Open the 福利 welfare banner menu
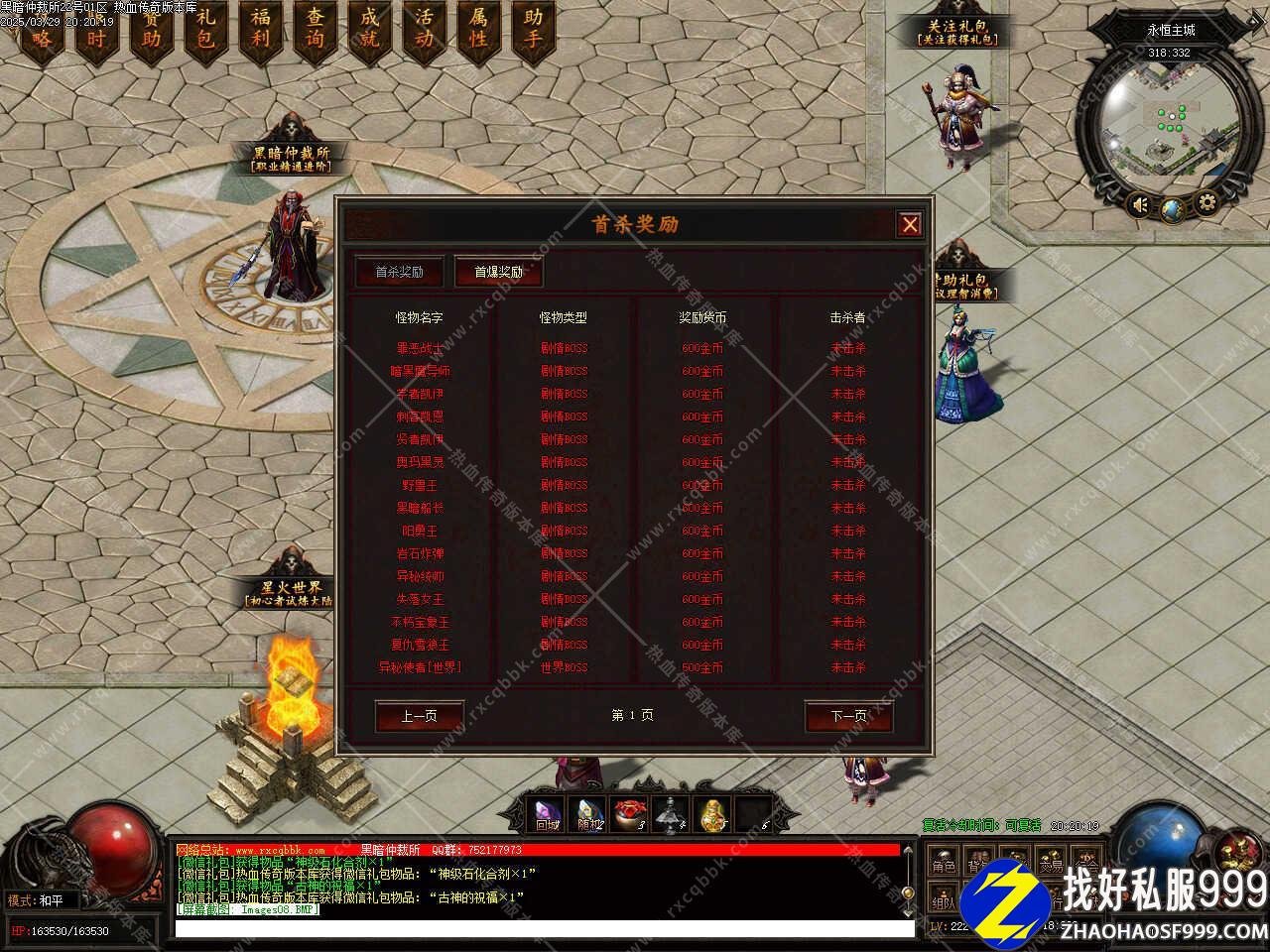This screenshot has height=952, width=1270. (x=260, y=30)
